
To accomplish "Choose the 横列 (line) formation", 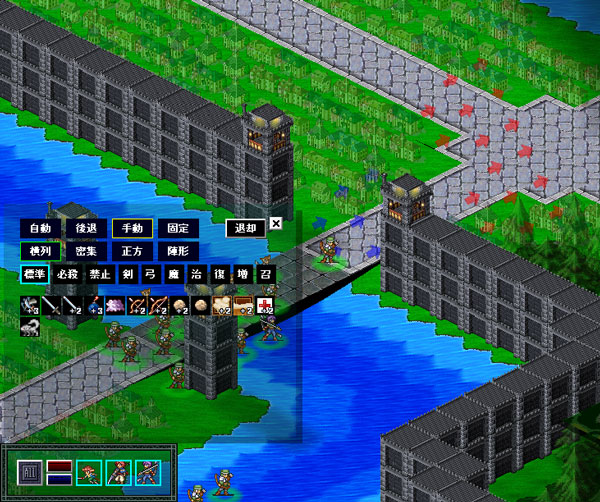I will (39, 251).
